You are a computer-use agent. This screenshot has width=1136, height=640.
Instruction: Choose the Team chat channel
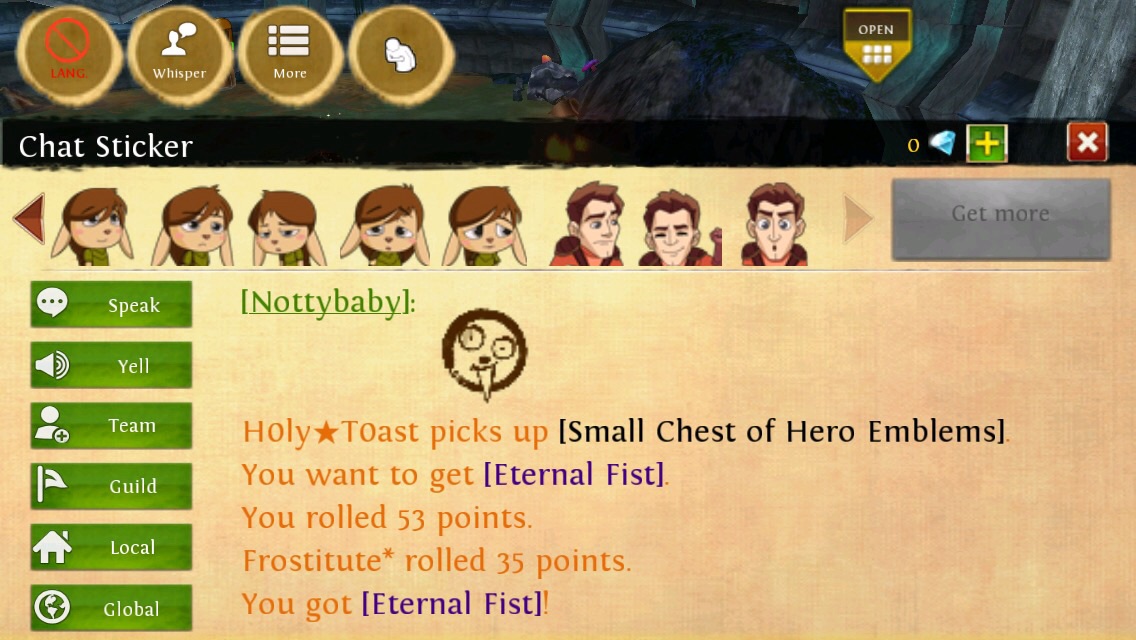(x=111, y=425)
